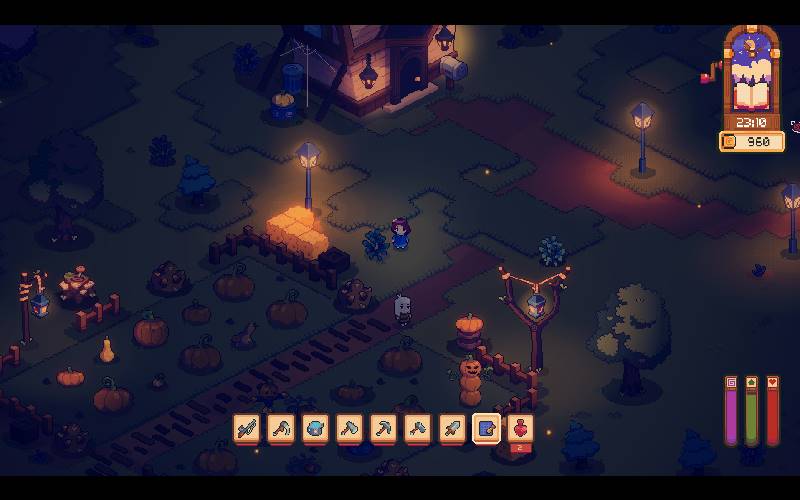Viewport: 800px width, 500px height.
Task: Select the sword hotbar slot
Action: point(452,429)
